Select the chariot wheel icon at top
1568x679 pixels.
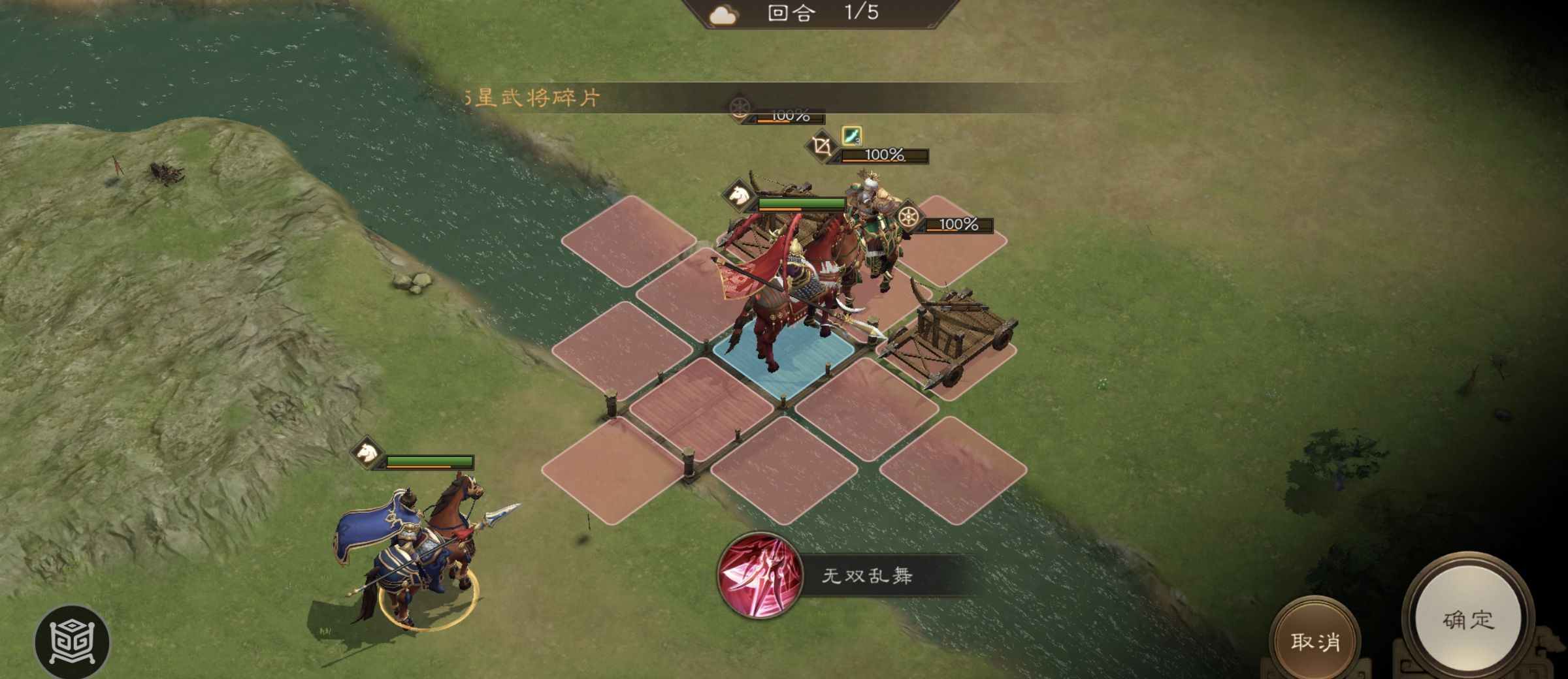point(738,108)
